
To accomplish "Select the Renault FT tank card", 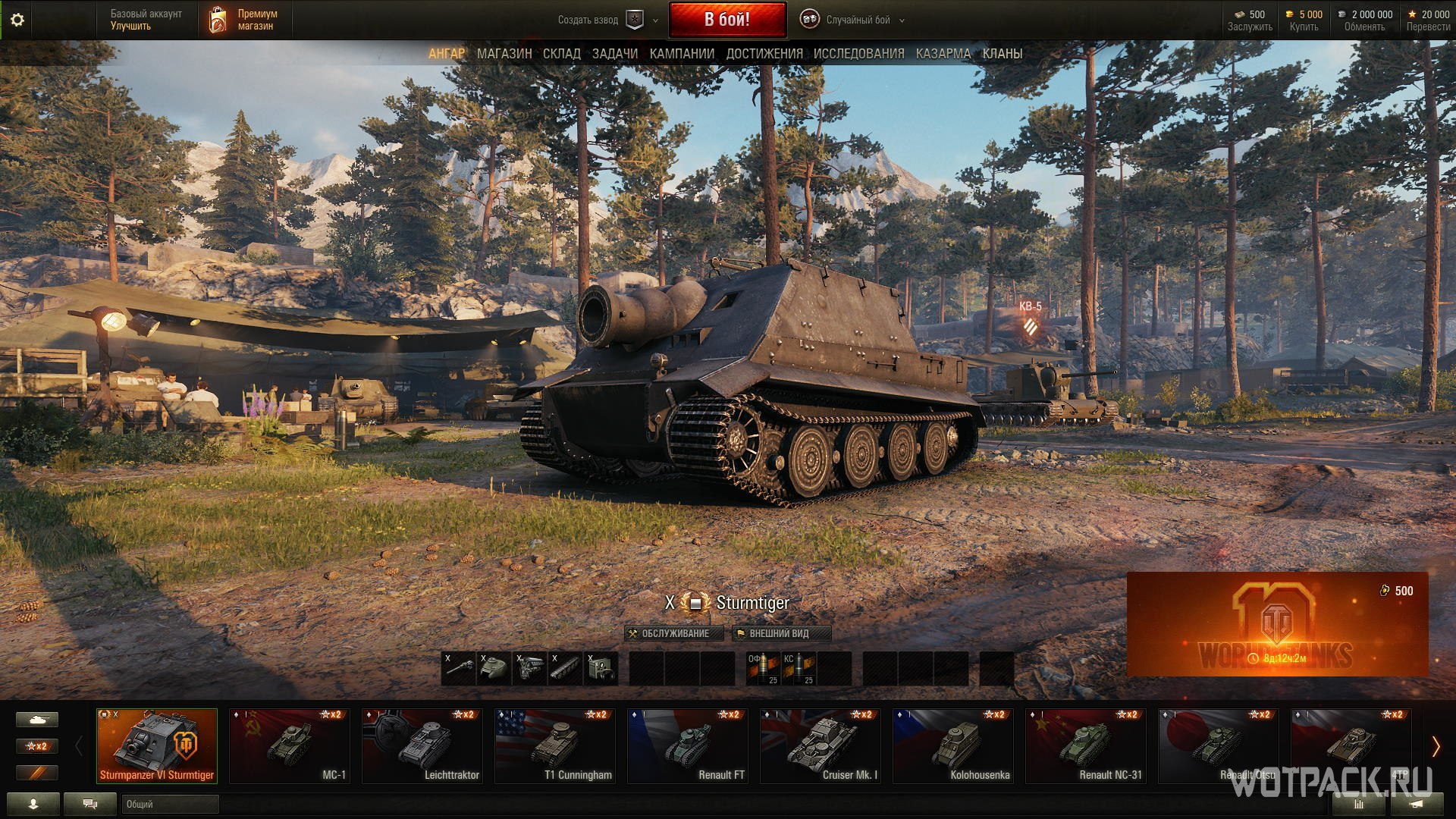I will pyautogui.click(x=688, y=745).
